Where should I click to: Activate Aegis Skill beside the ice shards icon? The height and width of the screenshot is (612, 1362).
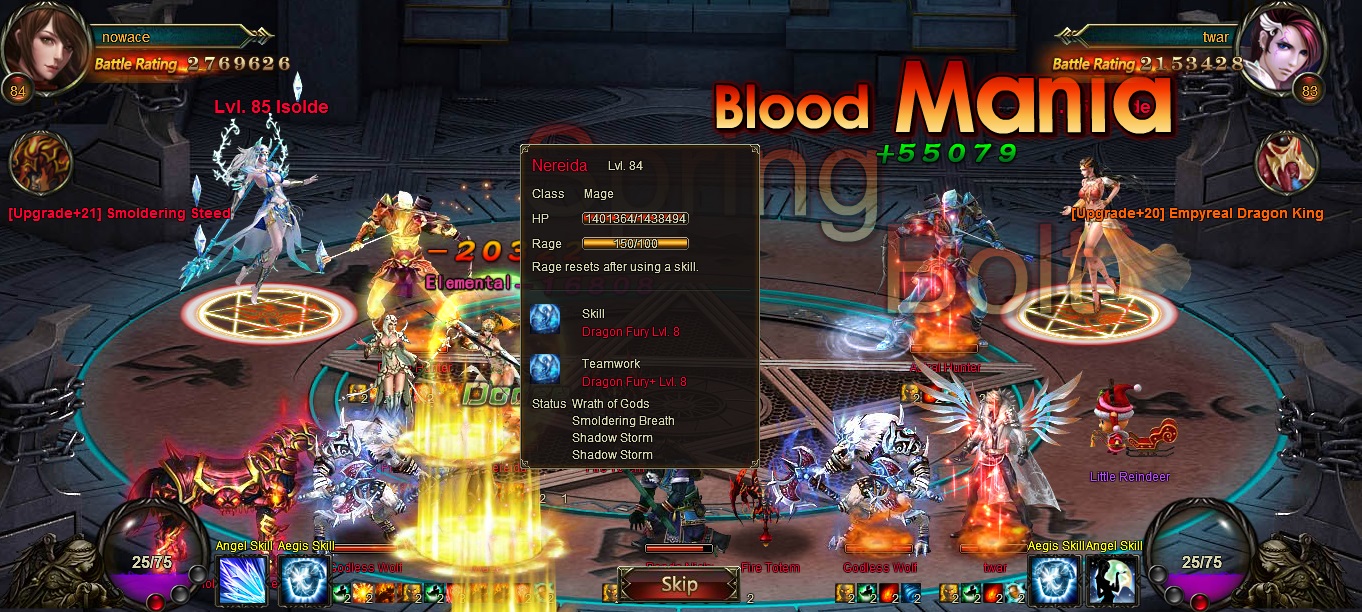click(305, 581)
